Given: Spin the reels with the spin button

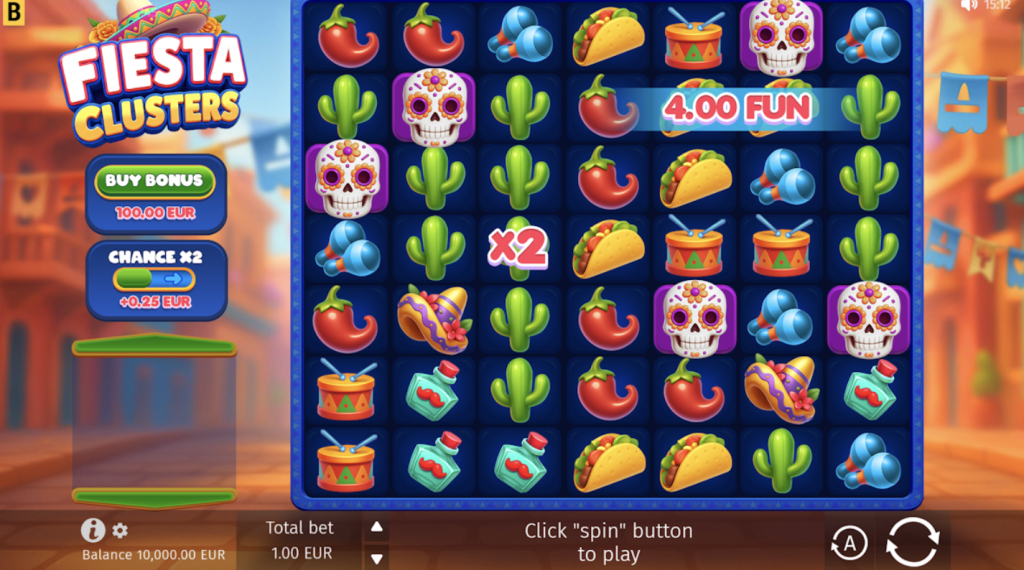Looking at the screenshot, I should click(x=912, y=542).
